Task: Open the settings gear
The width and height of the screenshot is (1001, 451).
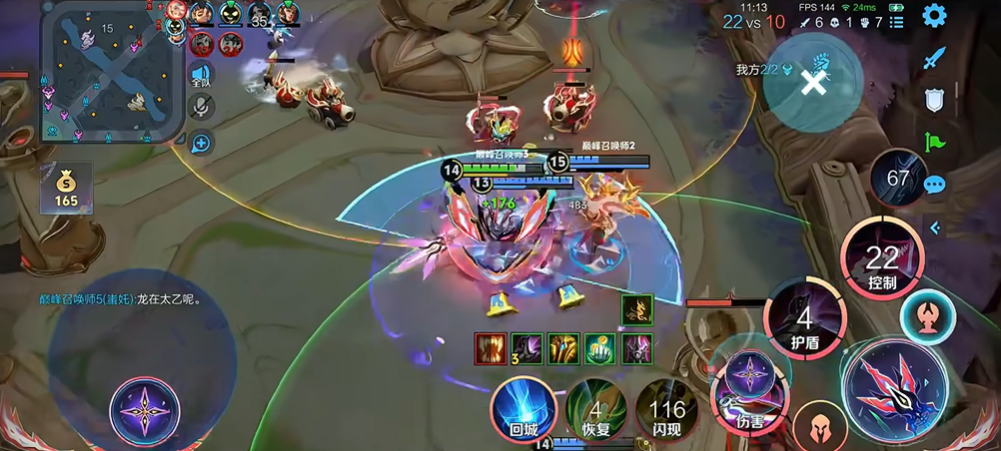Action: 934,16
